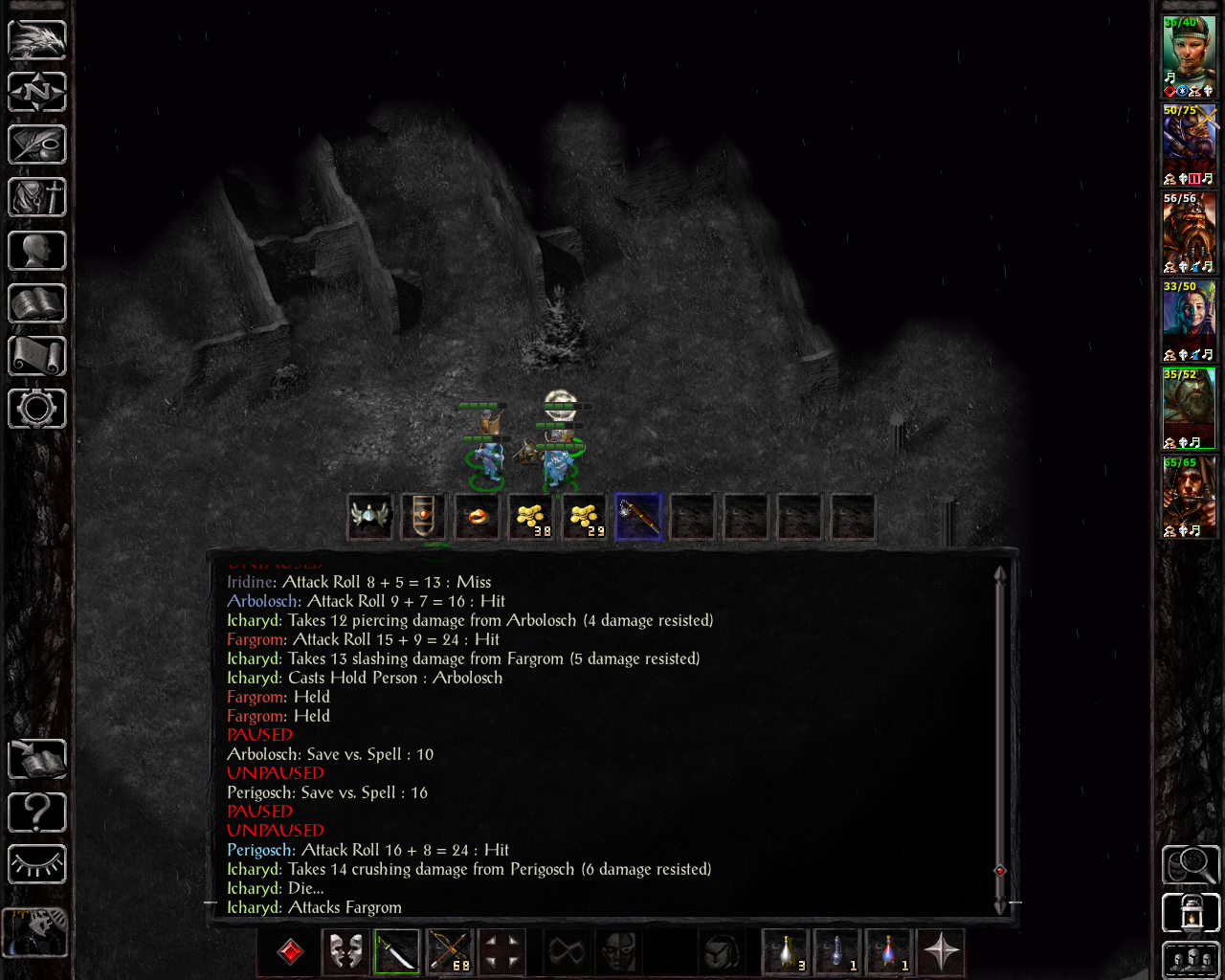
Task: Switch to the bow with 68 arrows
Action: click(449, 952)
